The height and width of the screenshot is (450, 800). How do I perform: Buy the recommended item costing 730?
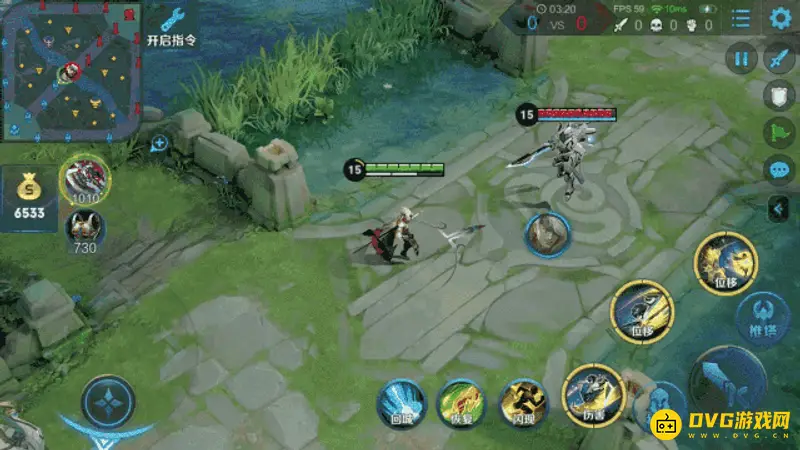tap(84, 228)
